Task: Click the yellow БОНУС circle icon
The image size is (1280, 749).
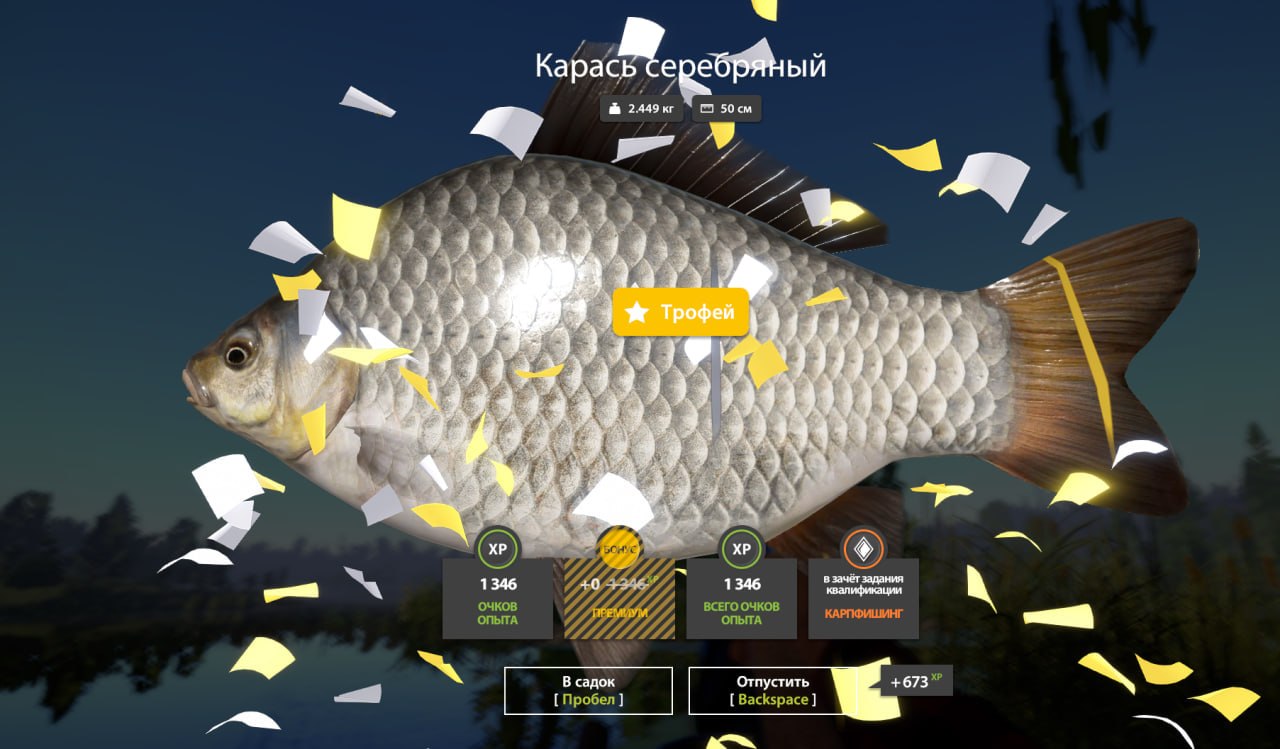Action: point(619,549)
